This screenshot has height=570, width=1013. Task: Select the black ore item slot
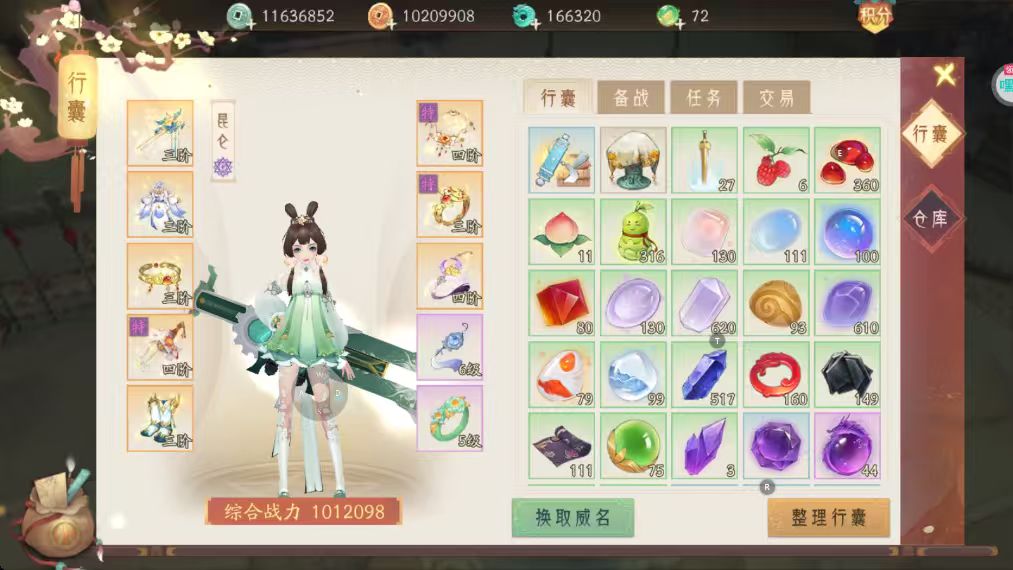coord(847,374)
